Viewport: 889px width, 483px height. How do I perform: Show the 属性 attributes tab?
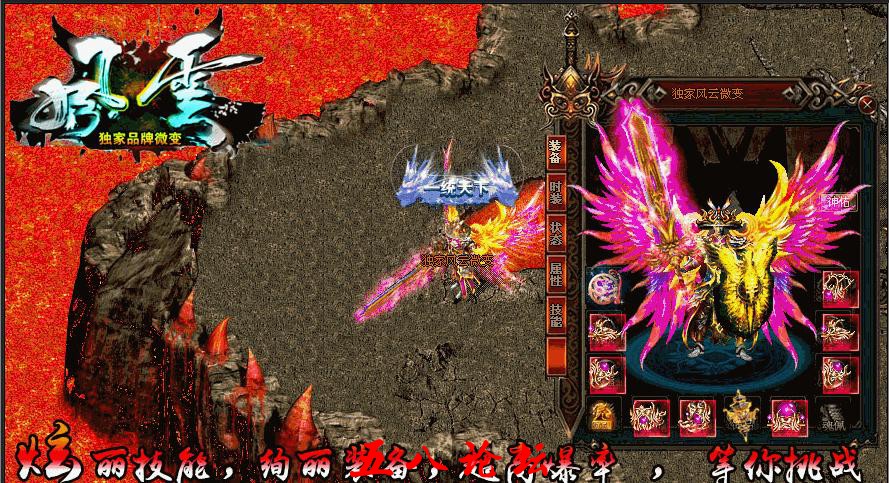point(557,273)
